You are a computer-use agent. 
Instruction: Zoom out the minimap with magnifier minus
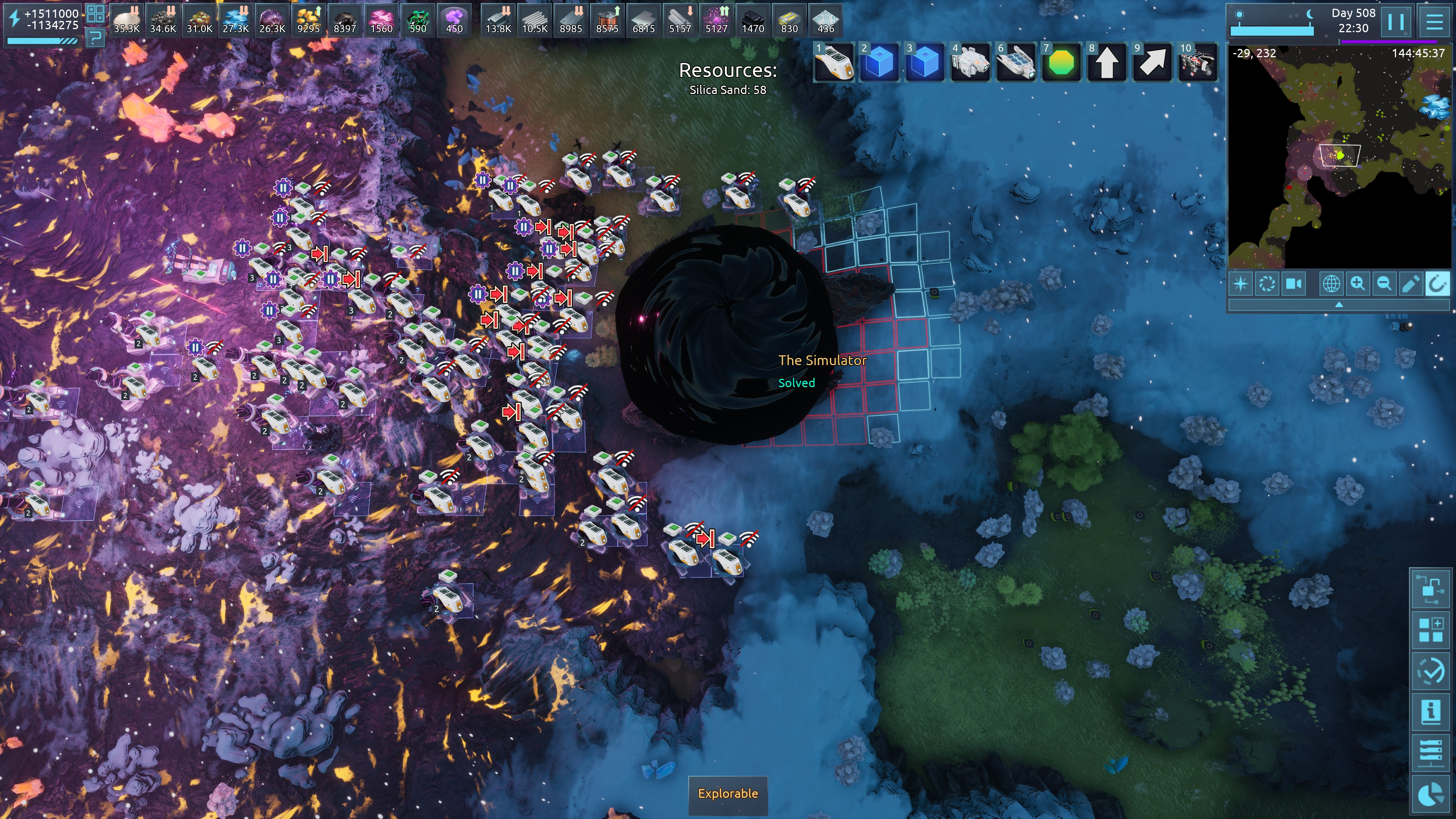click(x=1384, y=283)
